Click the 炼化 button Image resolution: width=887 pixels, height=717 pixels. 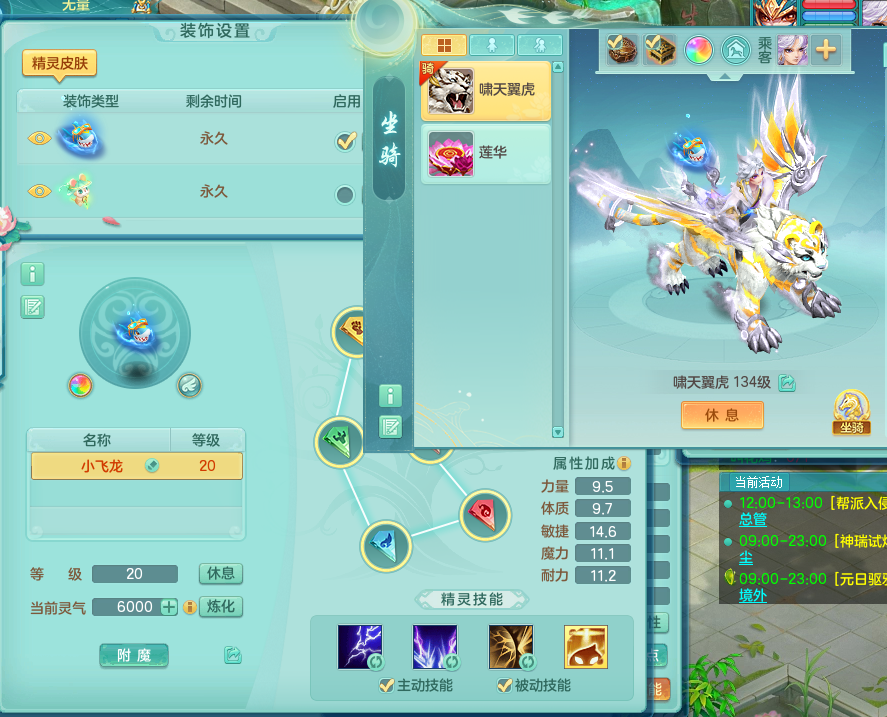[x=221, y=607]
